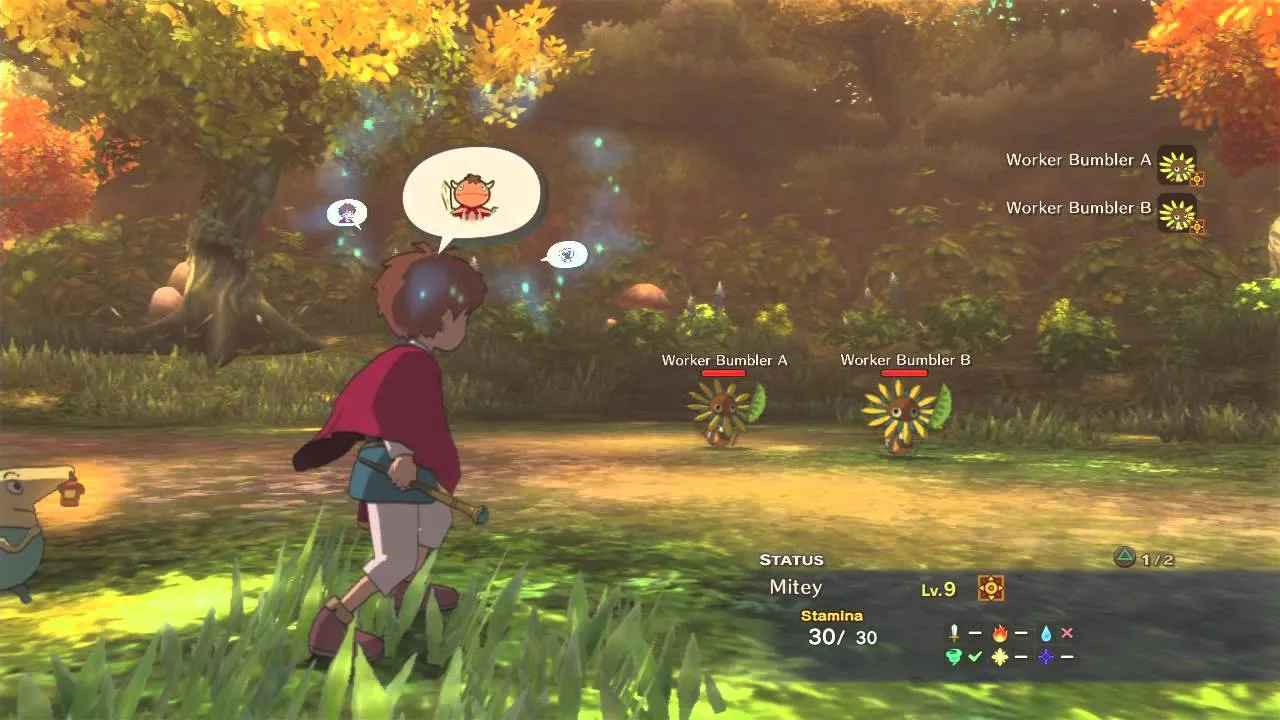The width and height of the screenshot is (1280, 720).
Task: Select the yellow light element icon
Action: coord(1000,656)
